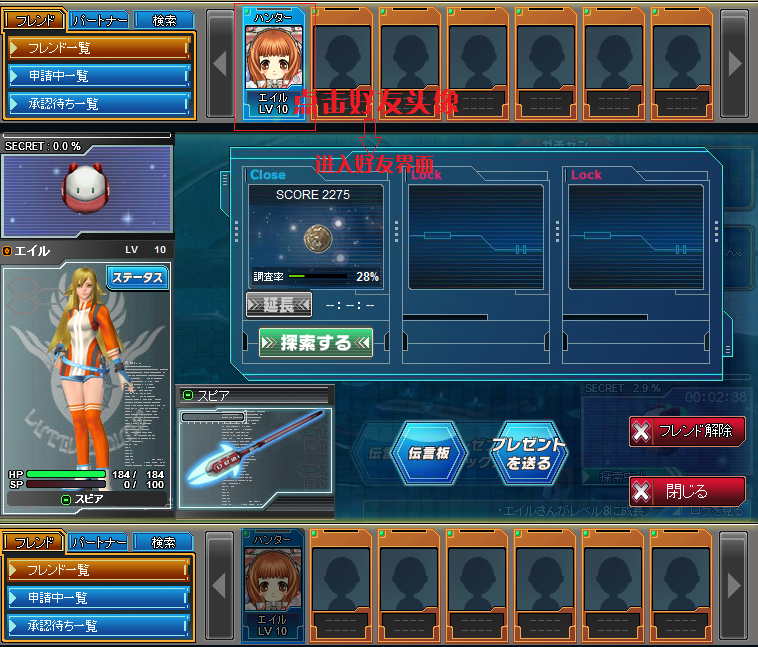
Task: Select the SCORE 2275 planet exploration slot
Action: pos(314,236)
